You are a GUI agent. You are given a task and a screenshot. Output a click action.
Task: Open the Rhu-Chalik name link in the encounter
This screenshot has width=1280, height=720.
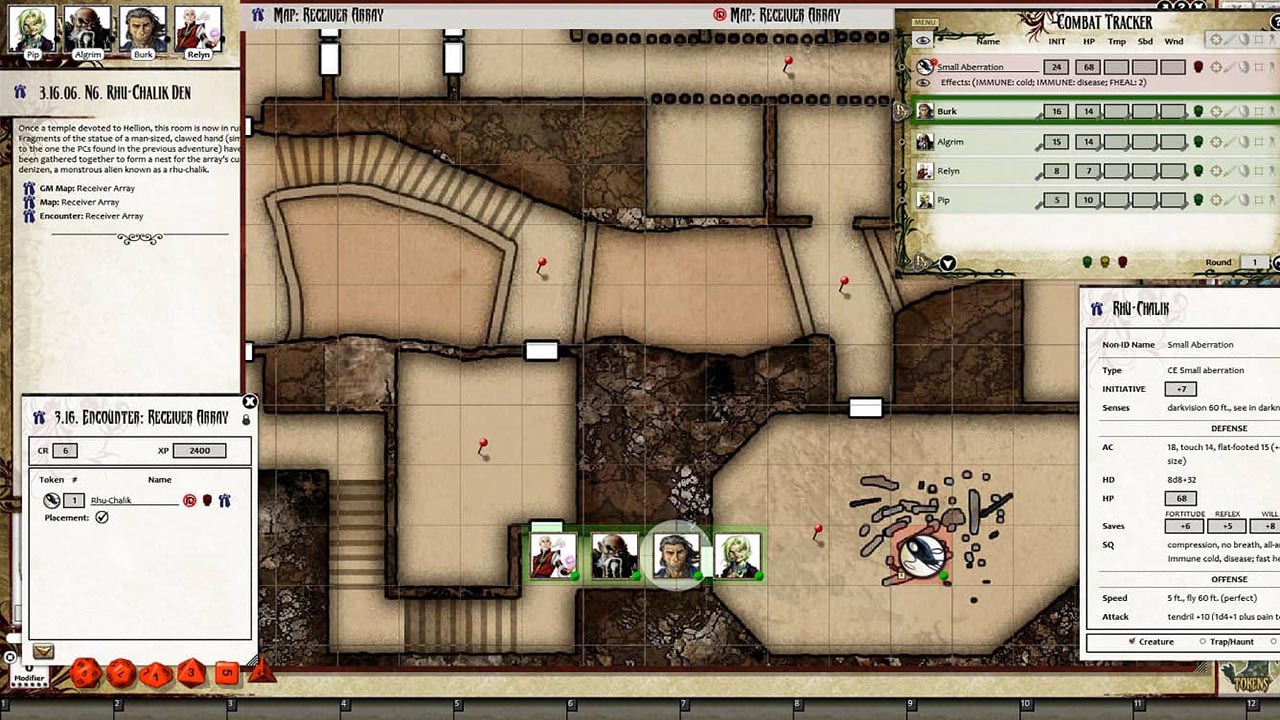tap(111, 501)
